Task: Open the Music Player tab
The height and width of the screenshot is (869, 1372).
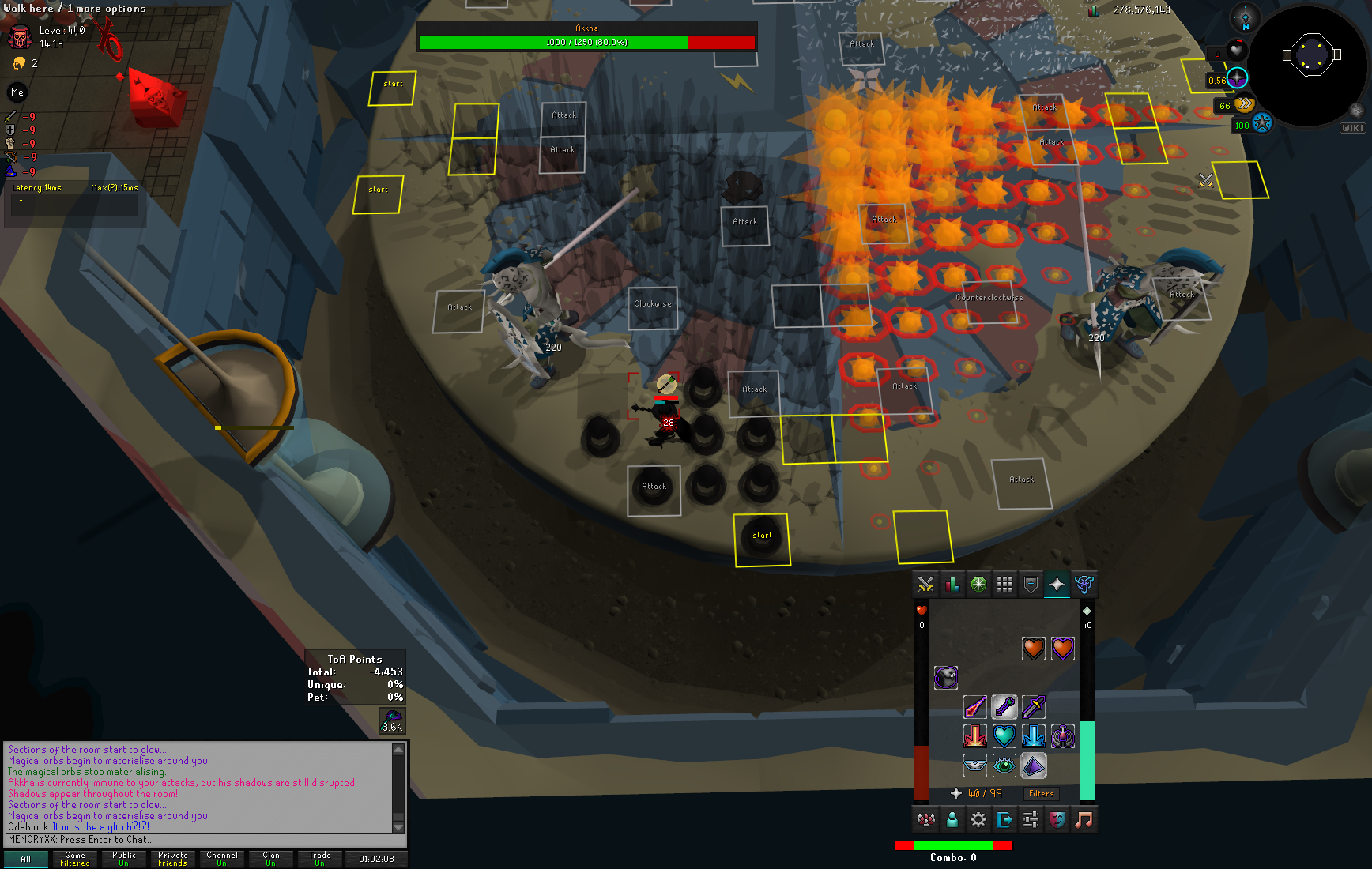Action: pos(1084,820)
